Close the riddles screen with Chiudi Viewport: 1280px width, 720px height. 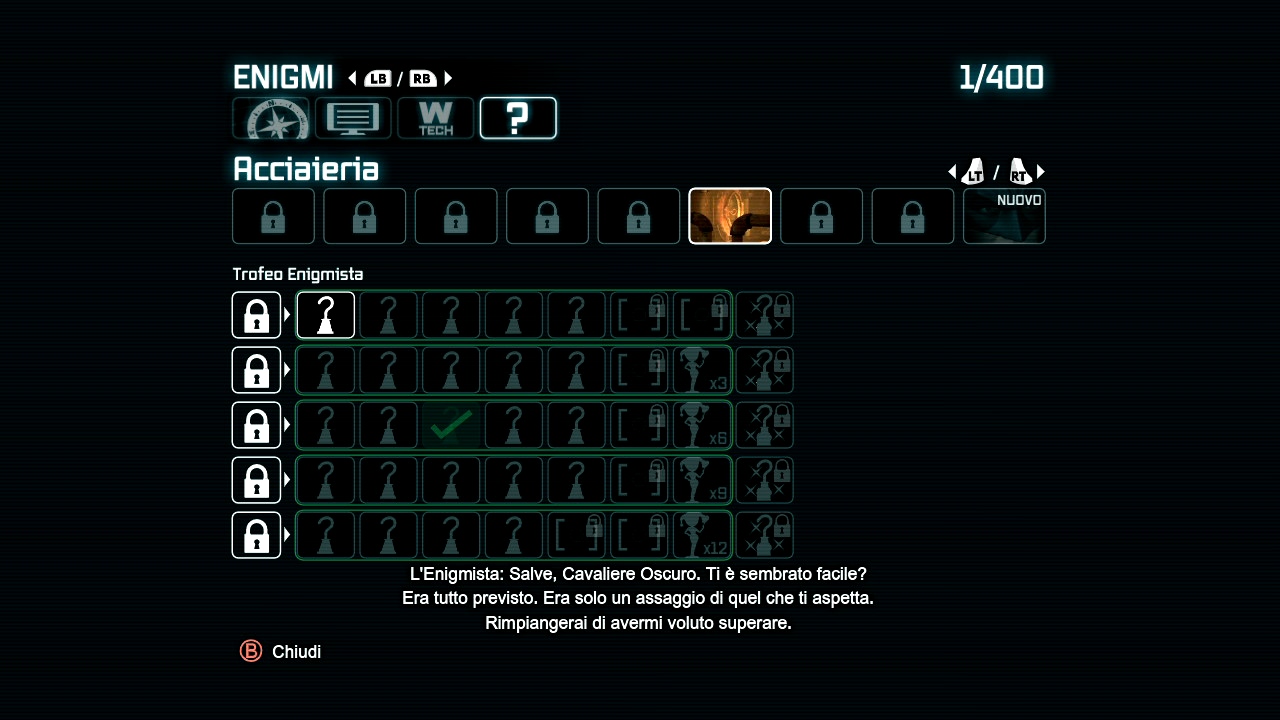pyautogui.click(x=282, y=652)
